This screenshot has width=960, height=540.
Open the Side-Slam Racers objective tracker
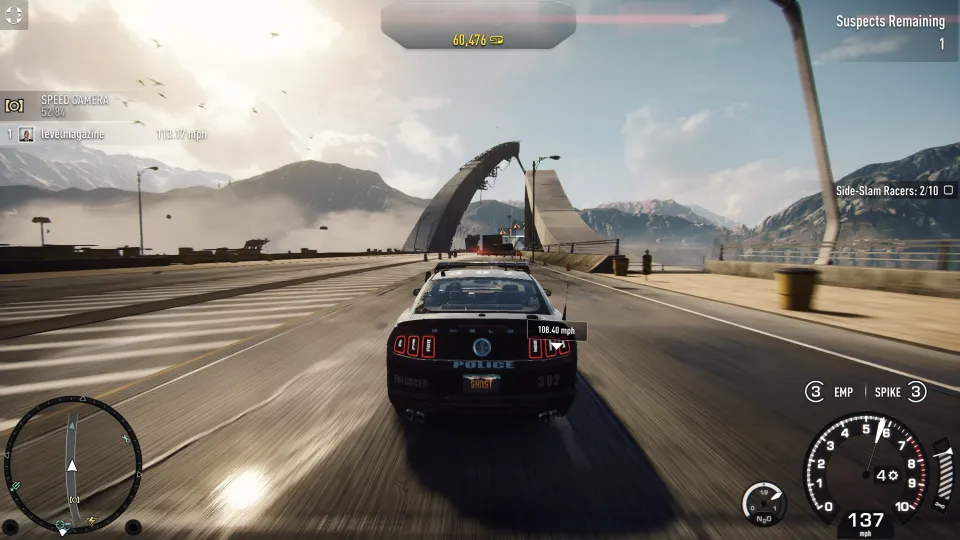coord(887,190)
